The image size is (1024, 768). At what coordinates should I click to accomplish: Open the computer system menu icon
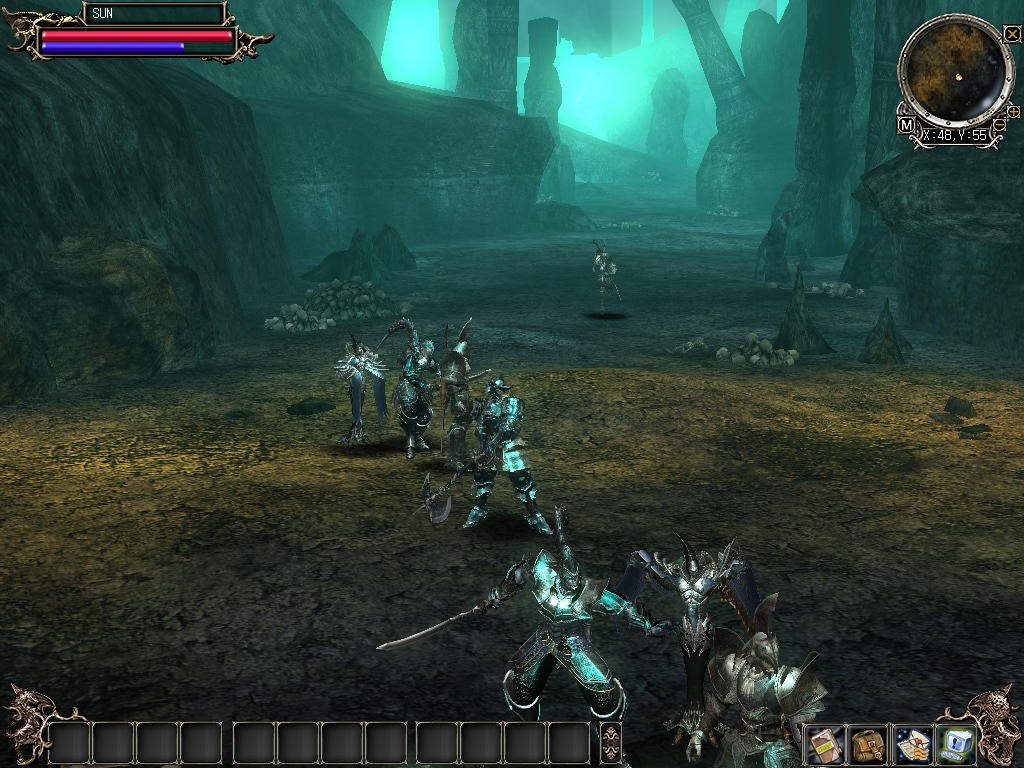point(957,744)
